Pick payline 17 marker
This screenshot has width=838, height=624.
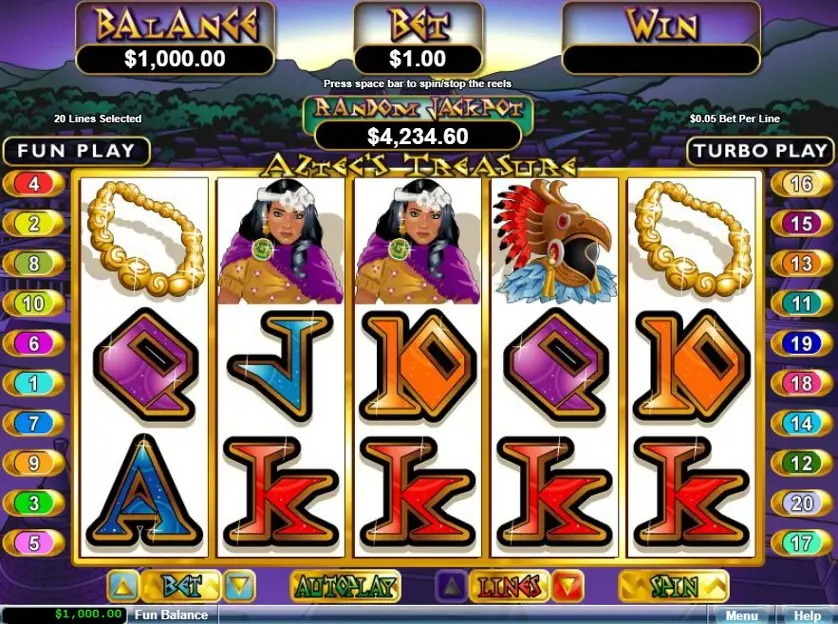coord(801,543)
